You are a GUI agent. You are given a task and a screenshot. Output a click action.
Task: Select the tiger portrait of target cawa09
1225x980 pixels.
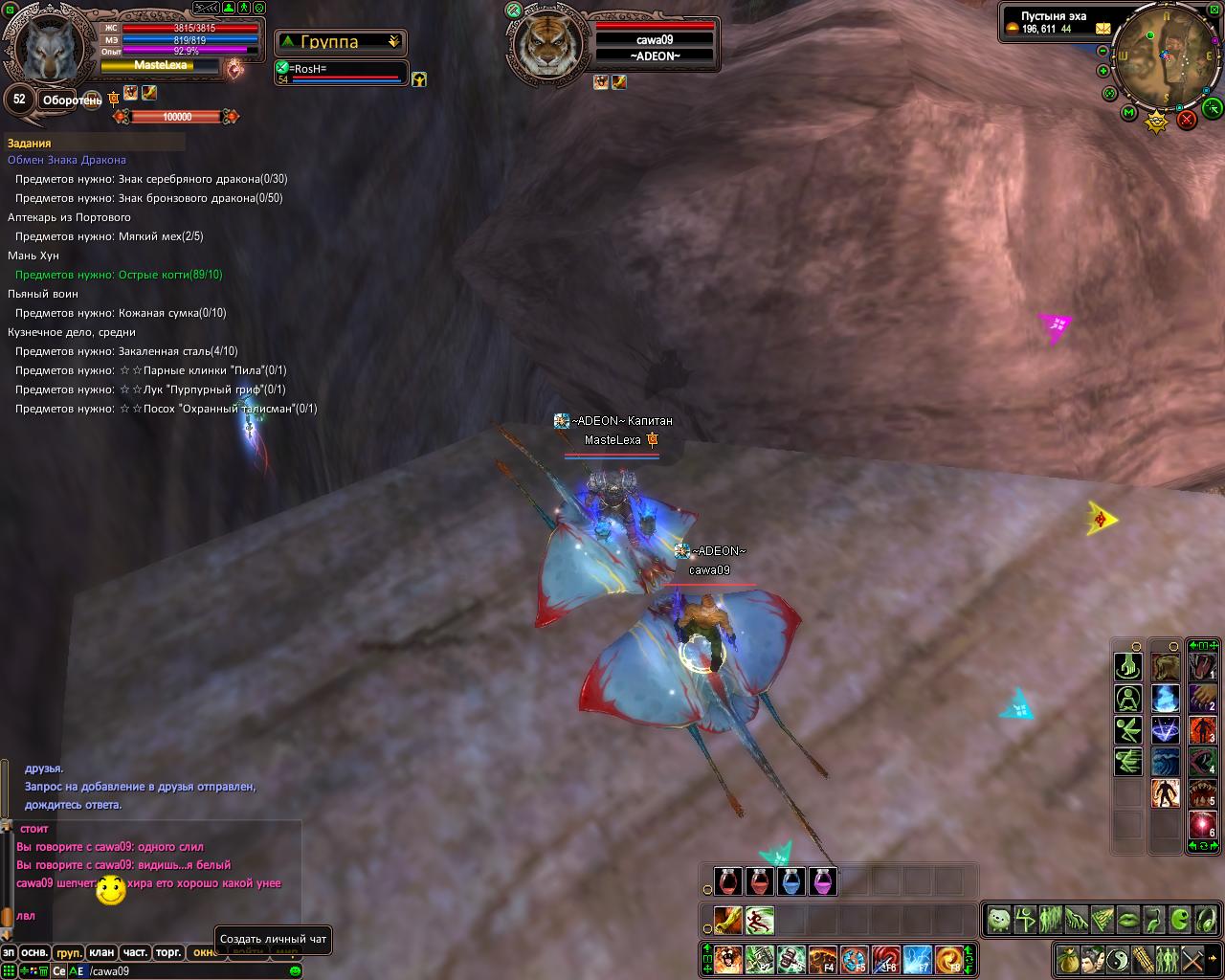coord(548,45)
